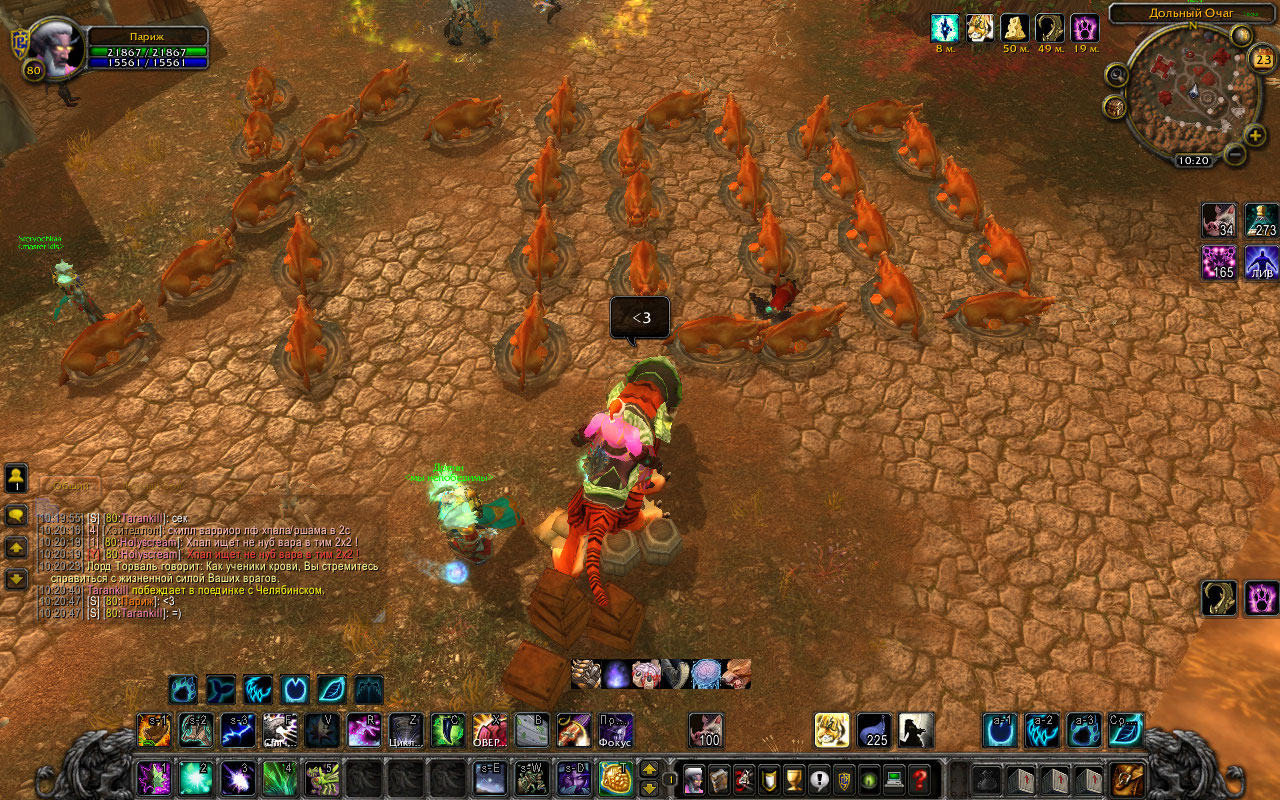The width and height of the screenshot is (1280, 800).
Task: Use the item slot with count 225
Action: (874, 731)
